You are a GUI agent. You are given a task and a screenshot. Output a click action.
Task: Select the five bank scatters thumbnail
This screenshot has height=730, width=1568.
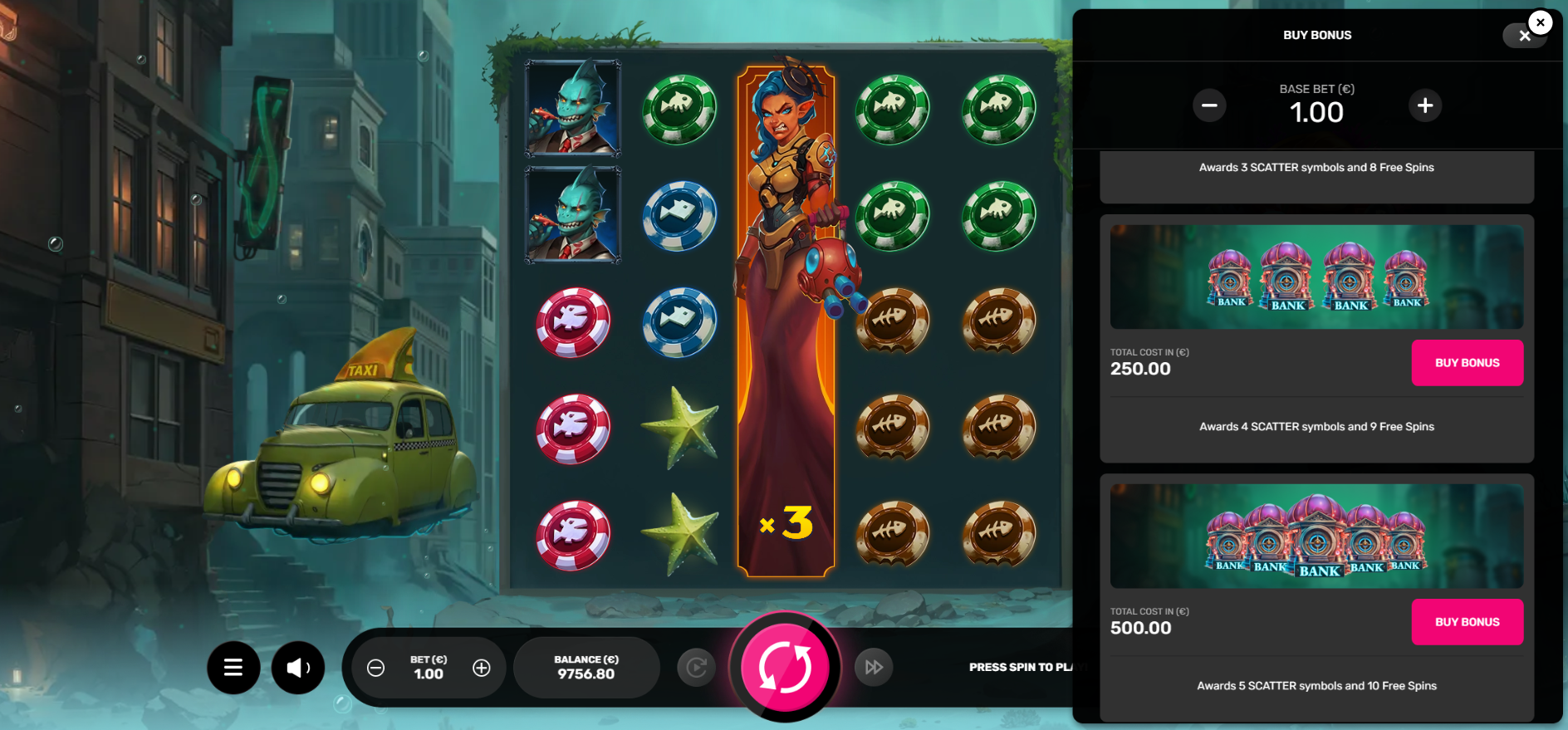[1316, 536]
